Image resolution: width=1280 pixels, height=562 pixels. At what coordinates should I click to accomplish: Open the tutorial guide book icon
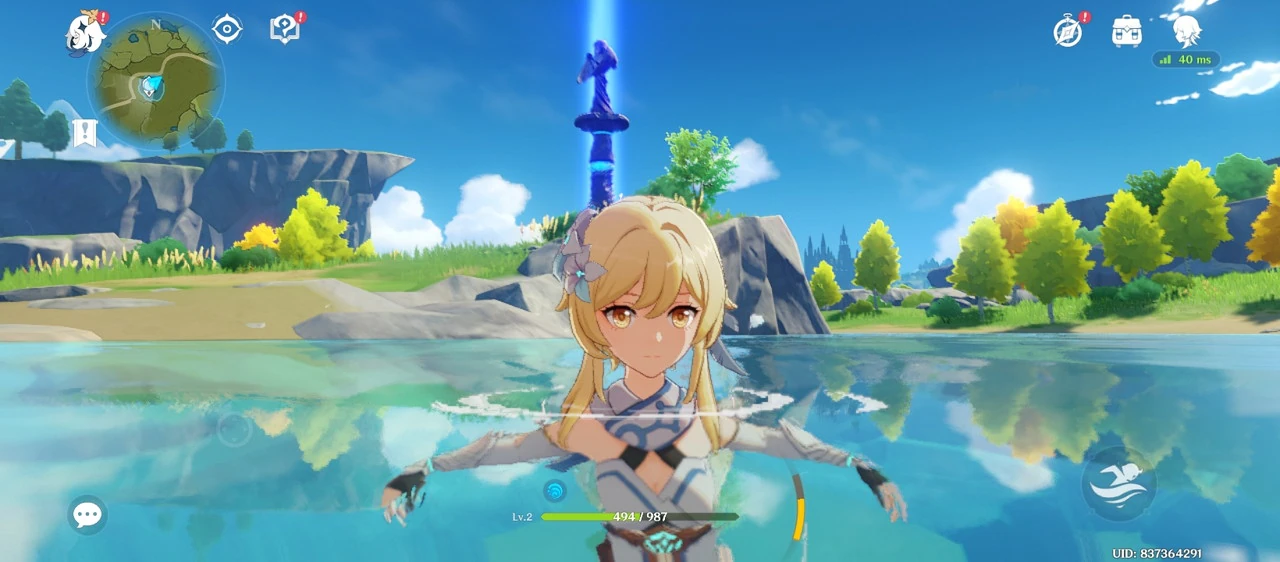point(285,29)
